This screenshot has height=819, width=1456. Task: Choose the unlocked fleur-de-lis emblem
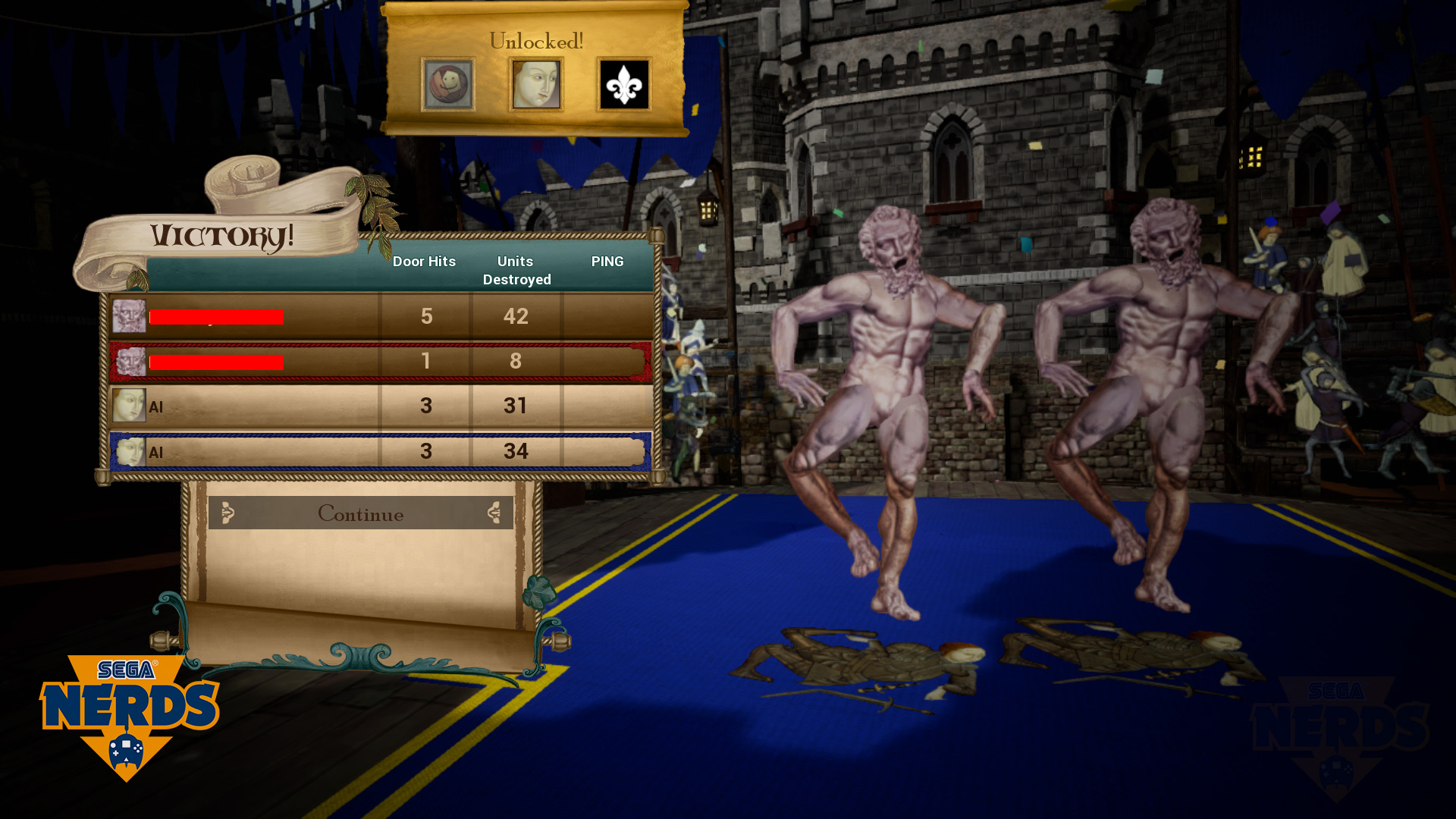624,85
